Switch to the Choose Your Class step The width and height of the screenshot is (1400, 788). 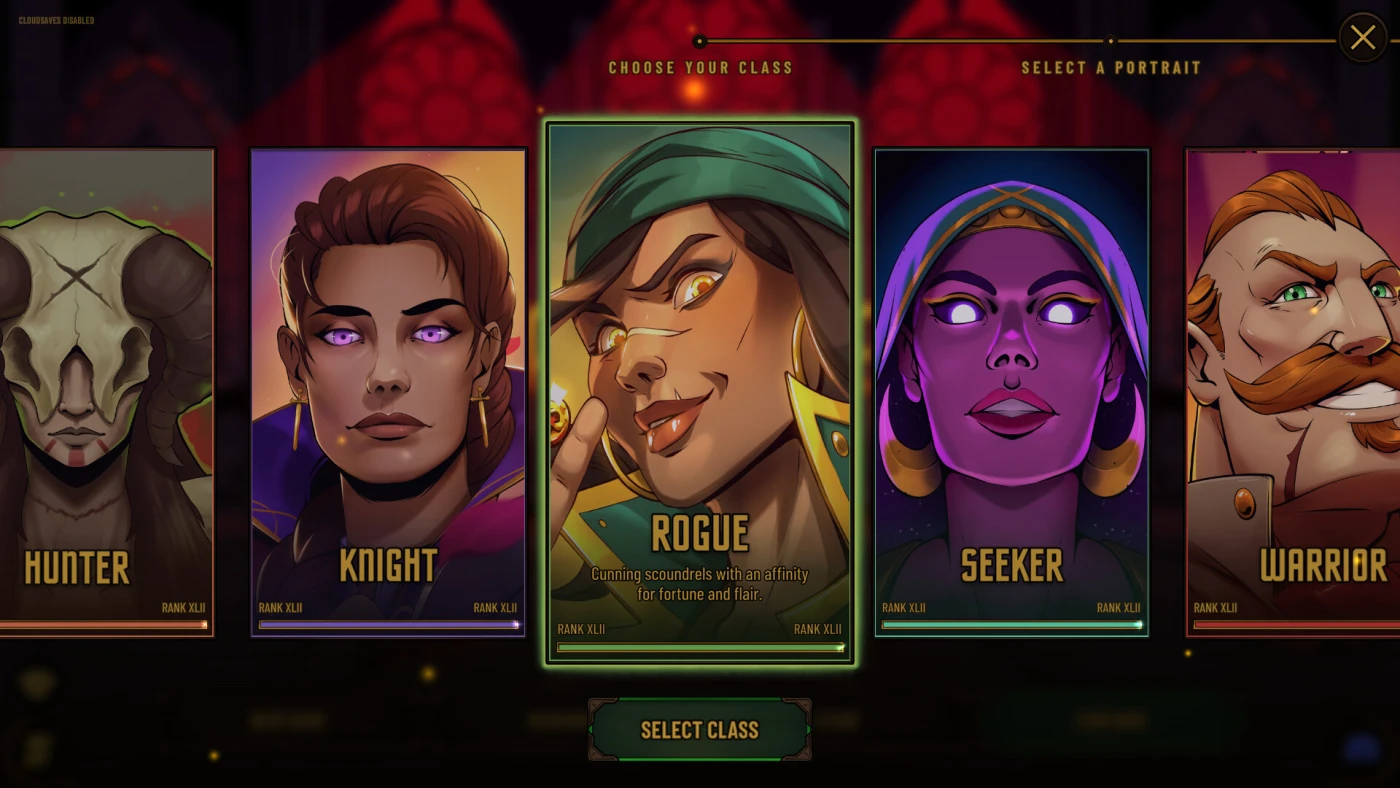click(x=700, y=67)
